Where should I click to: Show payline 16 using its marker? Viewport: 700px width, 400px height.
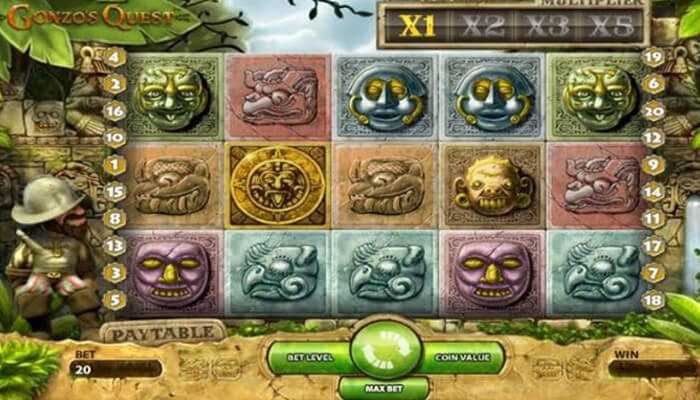pos(115,111)
